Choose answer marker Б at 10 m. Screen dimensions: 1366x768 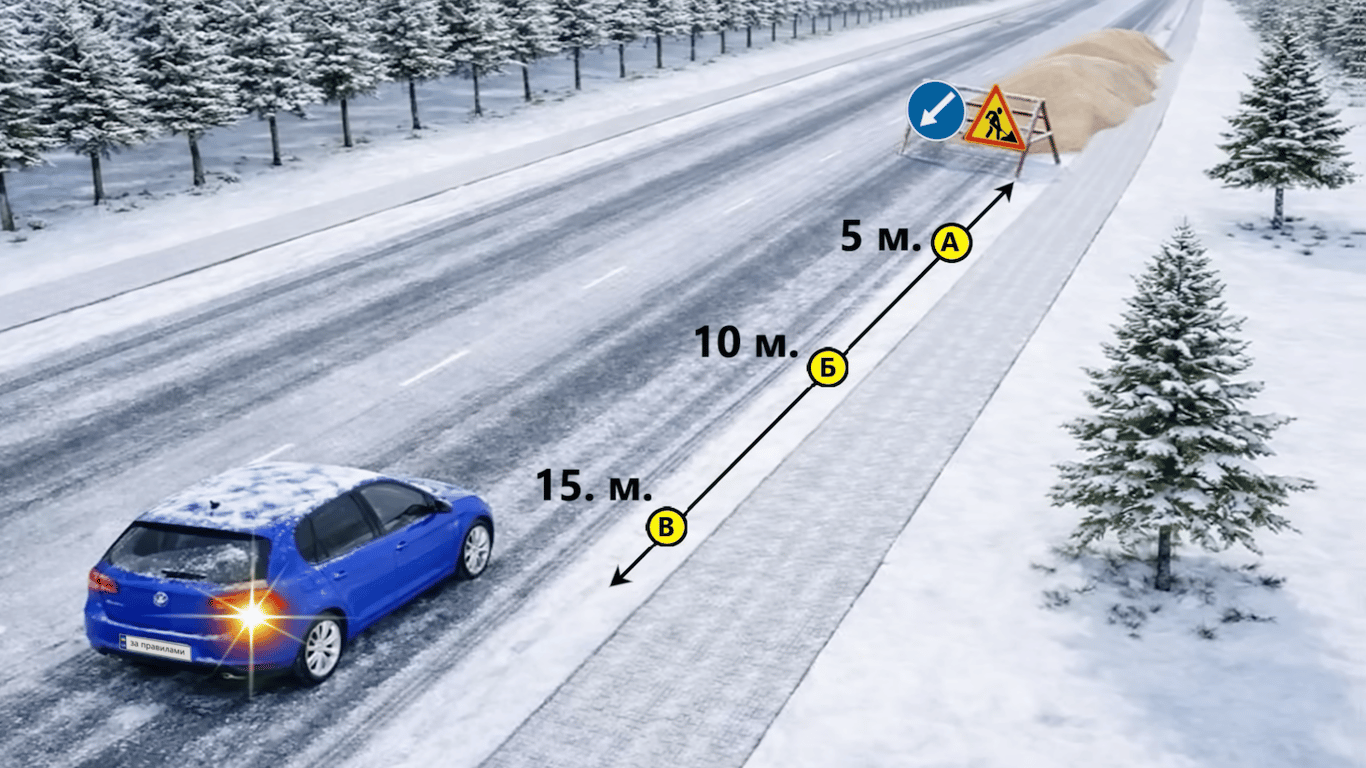click(828, 368)
